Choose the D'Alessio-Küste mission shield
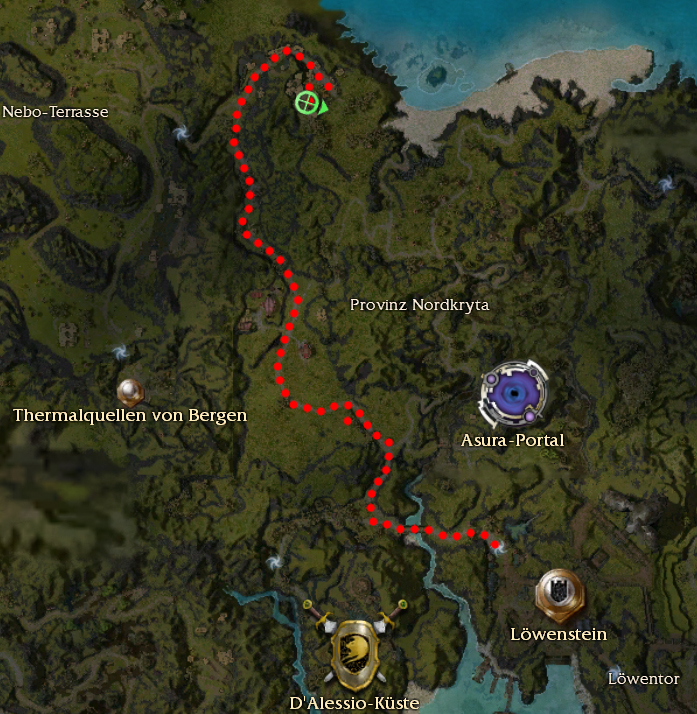Viewport: 697px width, 714px height. 355,650
